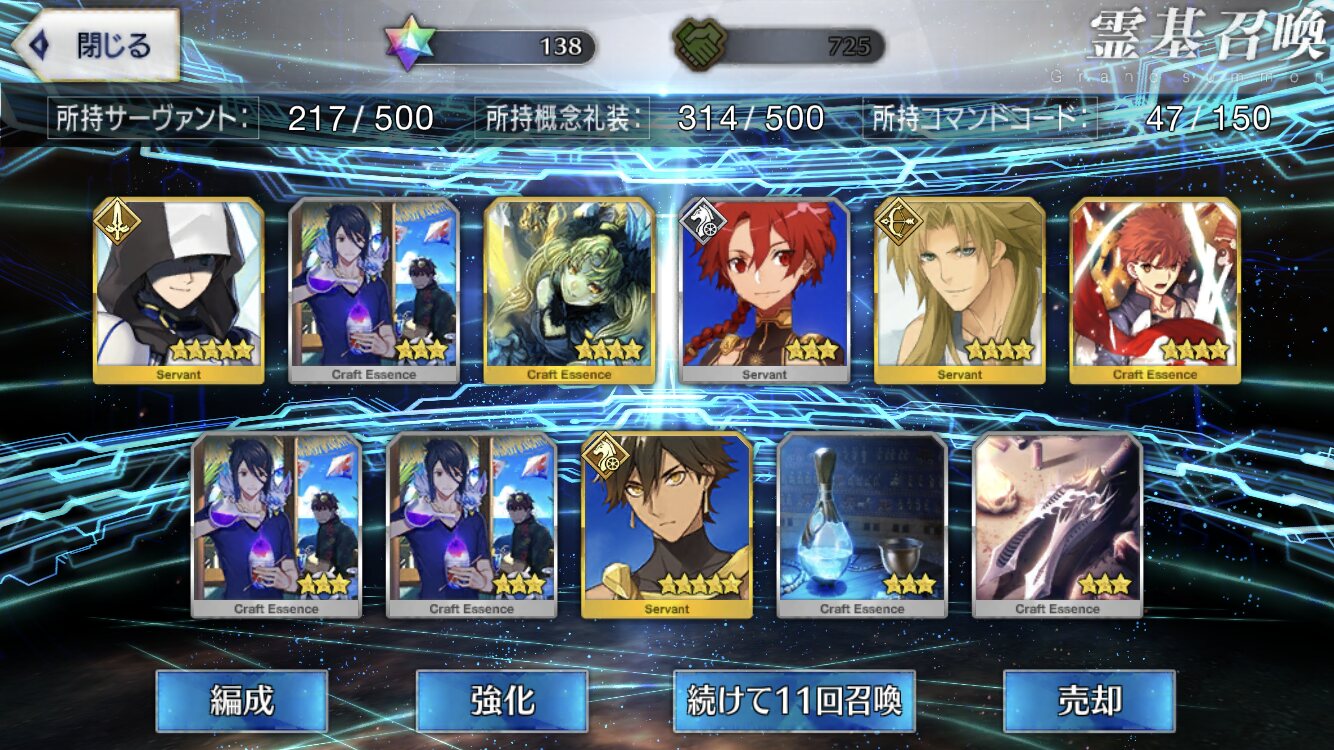Select the long blond-haired Archer Servant card
1334x750 pixels.
click(960, 290)
